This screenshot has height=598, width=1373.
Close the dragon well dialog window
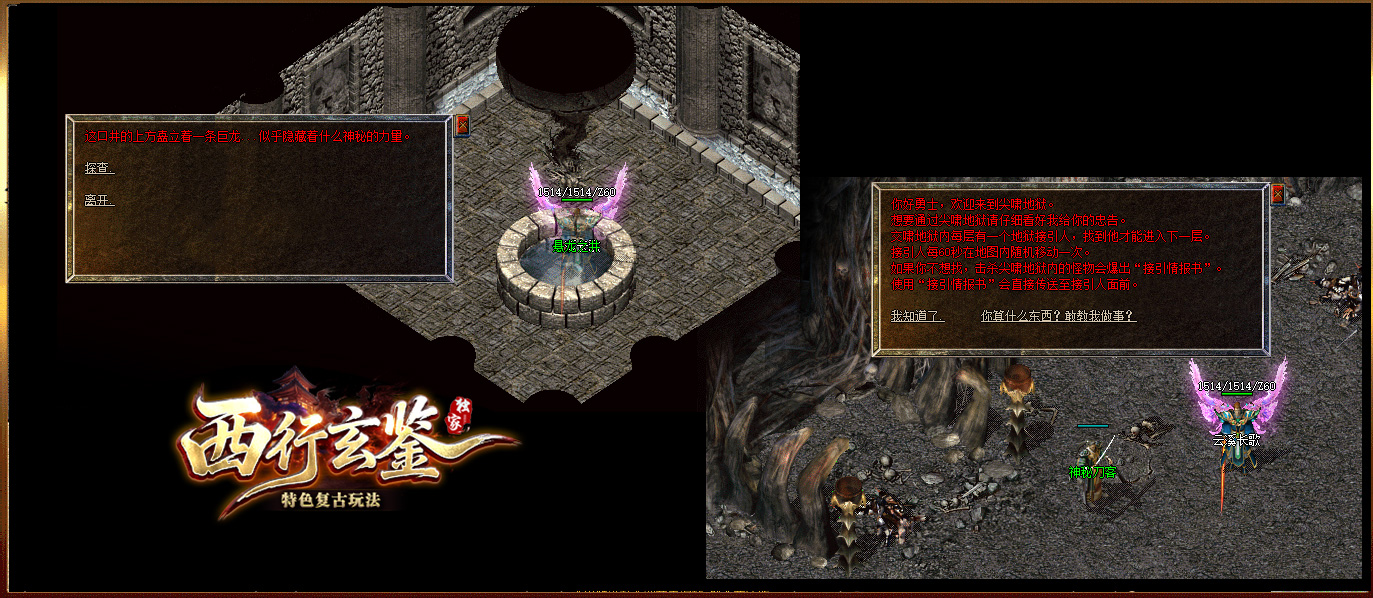click(462, 125)
